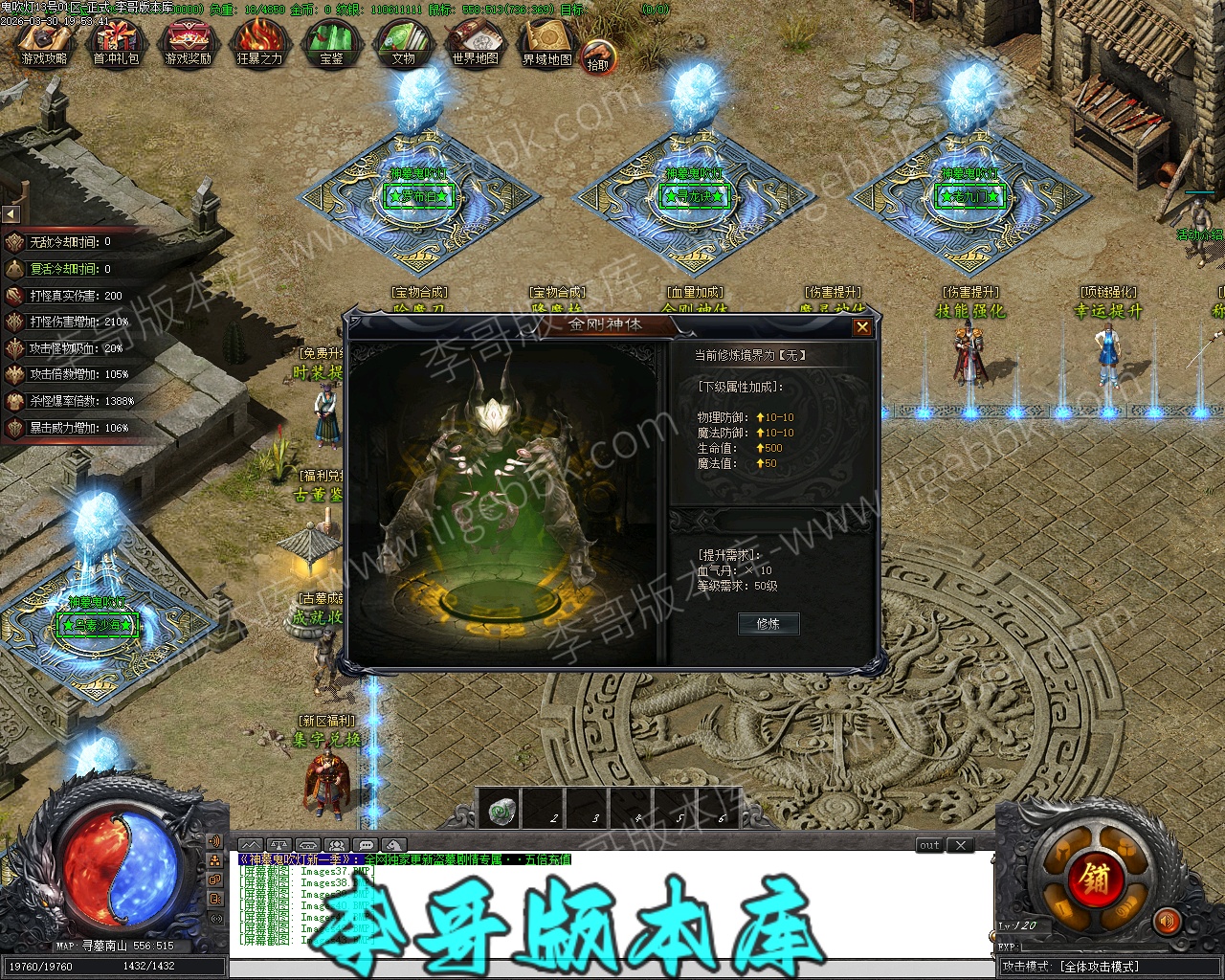The height and width of the screenshot is (980, 1225).
Task: Open the 世界地图 world map
Action: pyautogui.click(x=475, y=44)
